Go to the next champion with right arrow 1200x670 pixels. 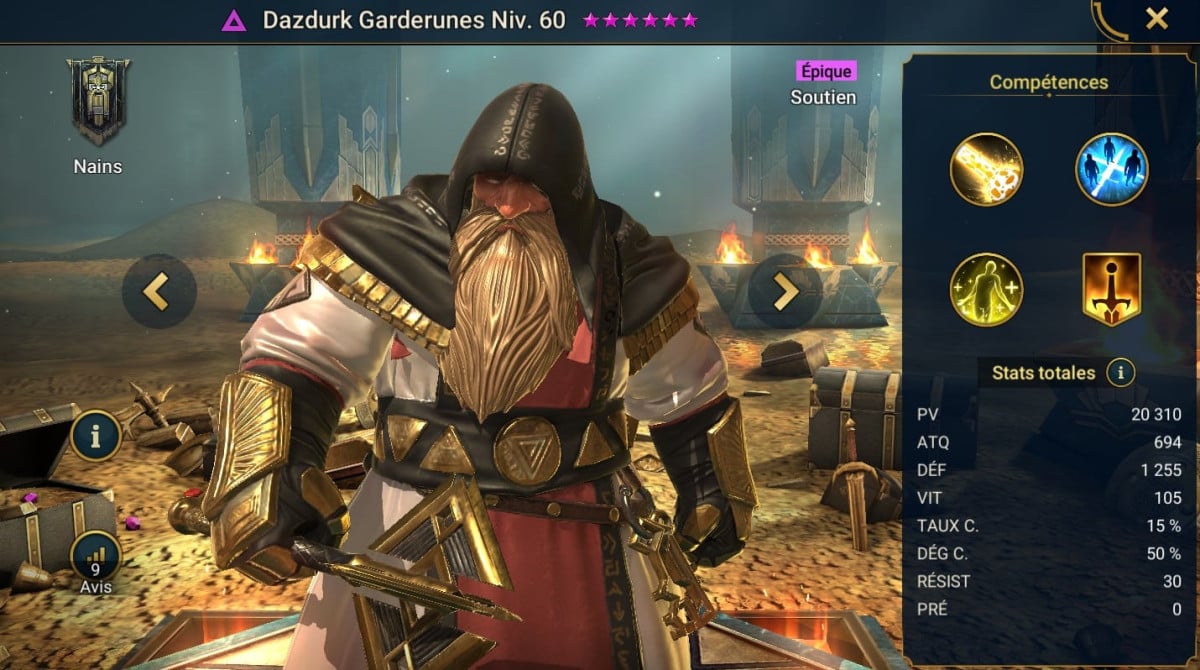[x=785, y=291]
